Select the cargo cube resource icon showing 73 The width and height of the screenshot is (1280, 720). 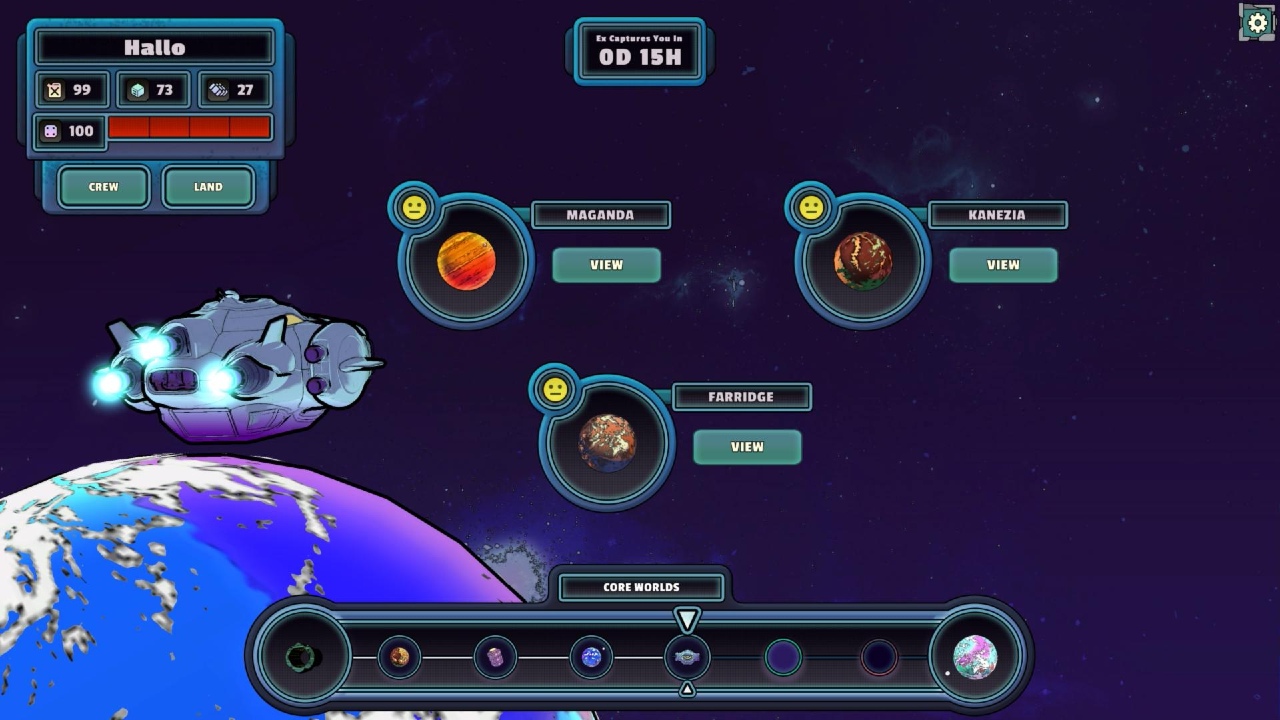click(135, 90)
